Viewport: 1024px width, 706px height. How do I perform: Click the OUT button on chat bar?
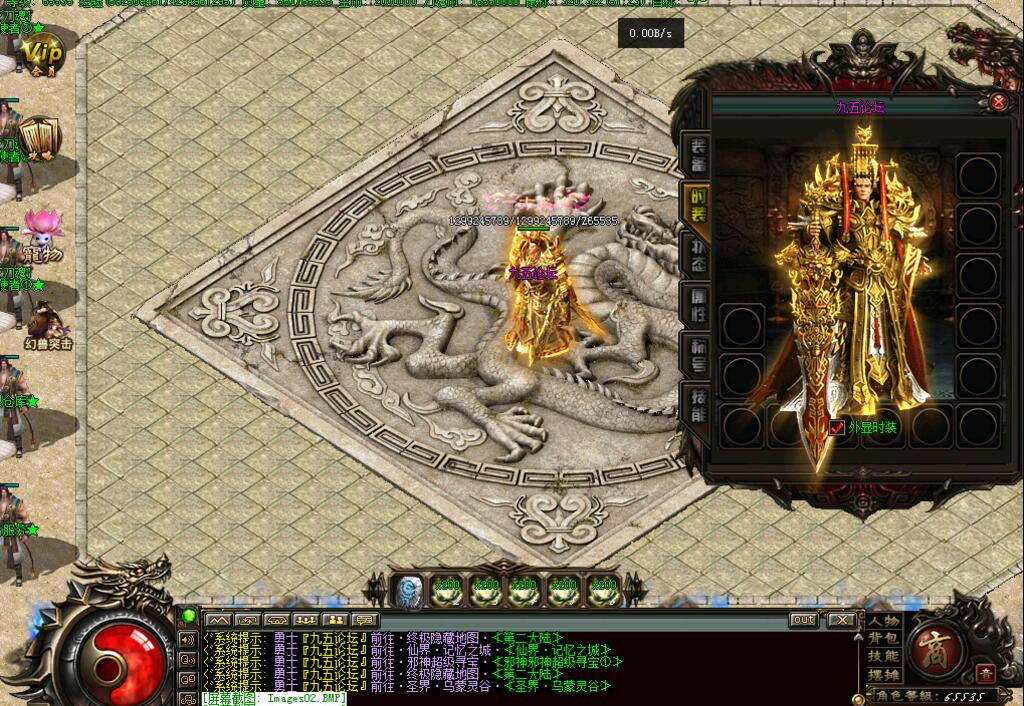click(x=804, y=620)
